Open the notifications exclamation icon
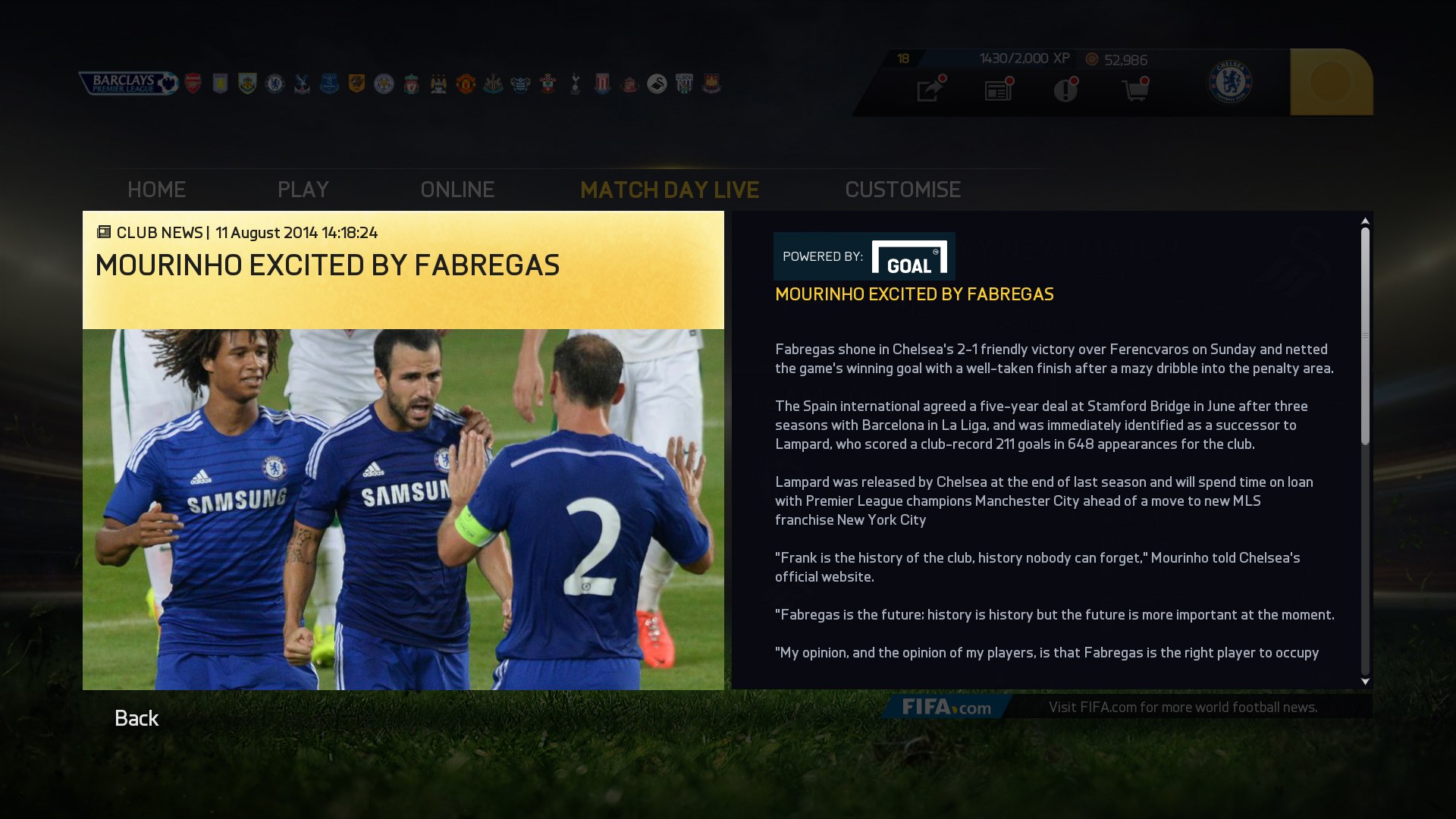Viewport: 1456px width, 819px height. [1066, 91]
